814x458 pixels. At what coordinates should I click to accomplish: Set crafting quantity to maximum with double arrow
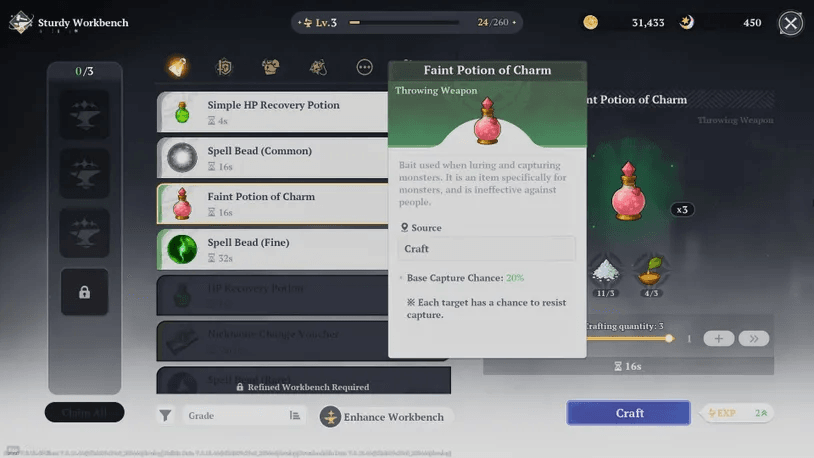[753, 339]
